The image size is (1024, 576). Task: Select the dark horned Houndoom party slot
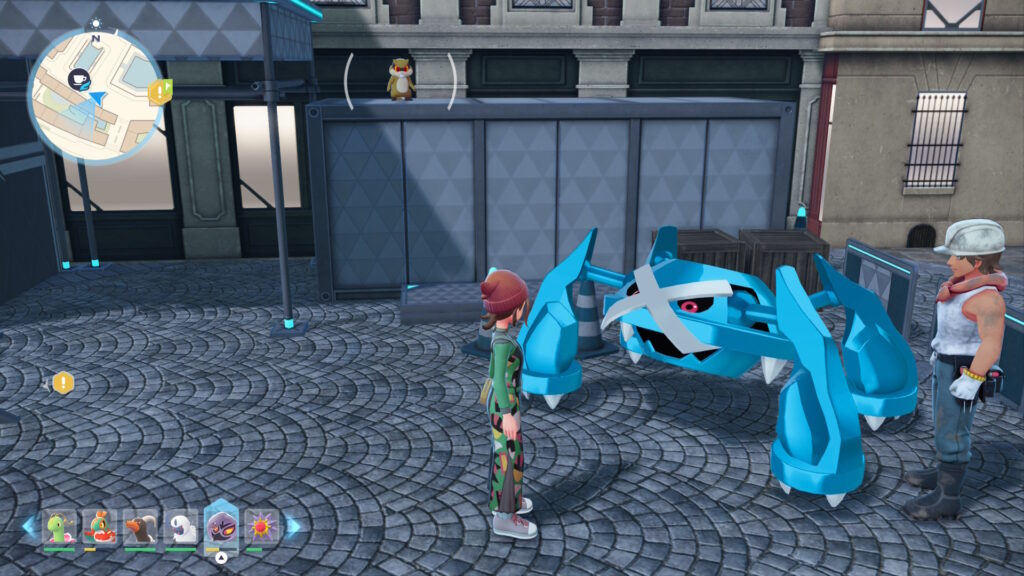click(140, 526)
